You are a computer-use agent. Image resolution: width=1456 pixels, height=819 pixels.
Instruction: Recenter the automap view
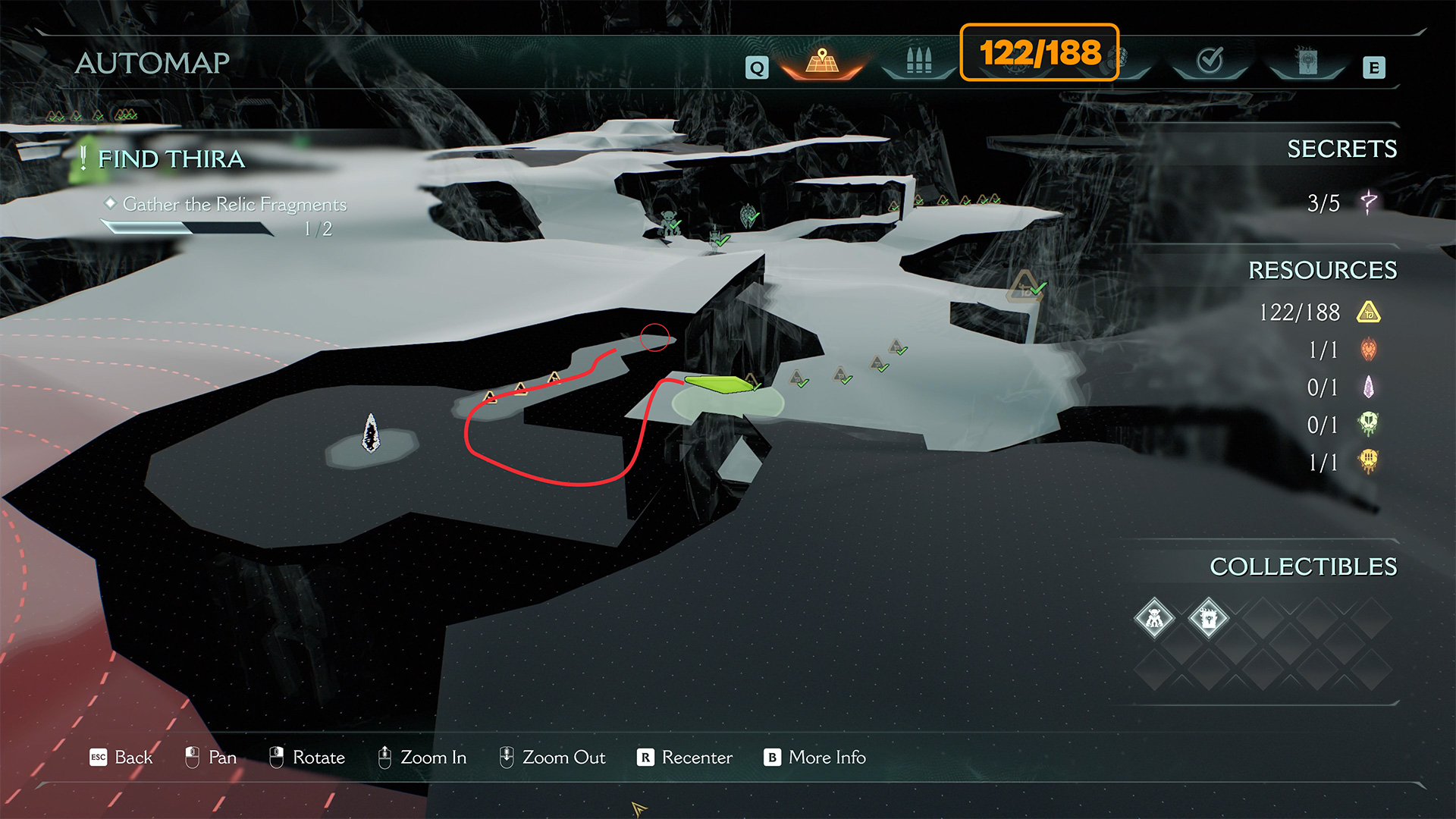click(685, 758)
